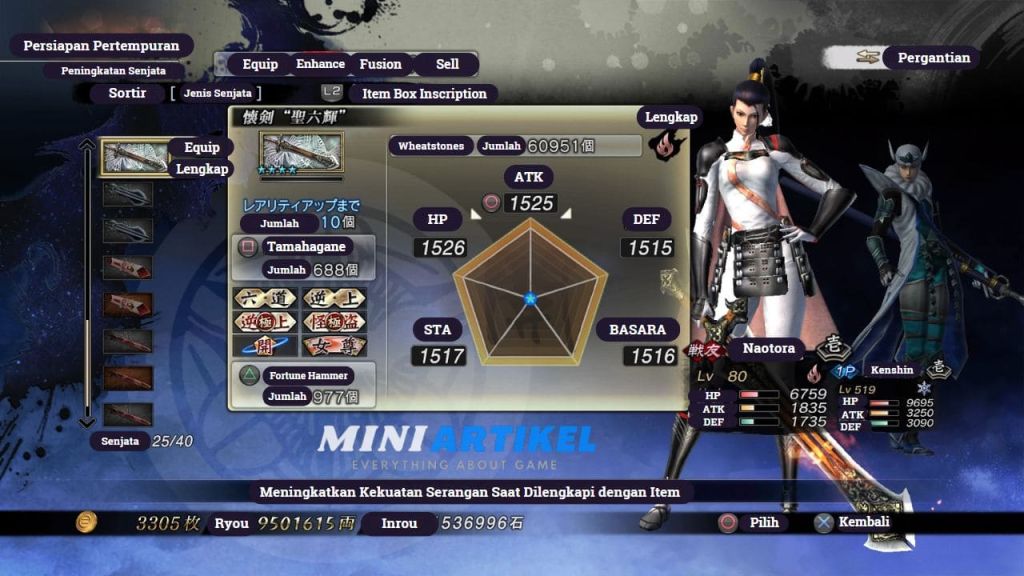Select the highlighted weapon at top of list
Image resolution: width=1024 pixels, height=576 pixels.
pos(128,157)
